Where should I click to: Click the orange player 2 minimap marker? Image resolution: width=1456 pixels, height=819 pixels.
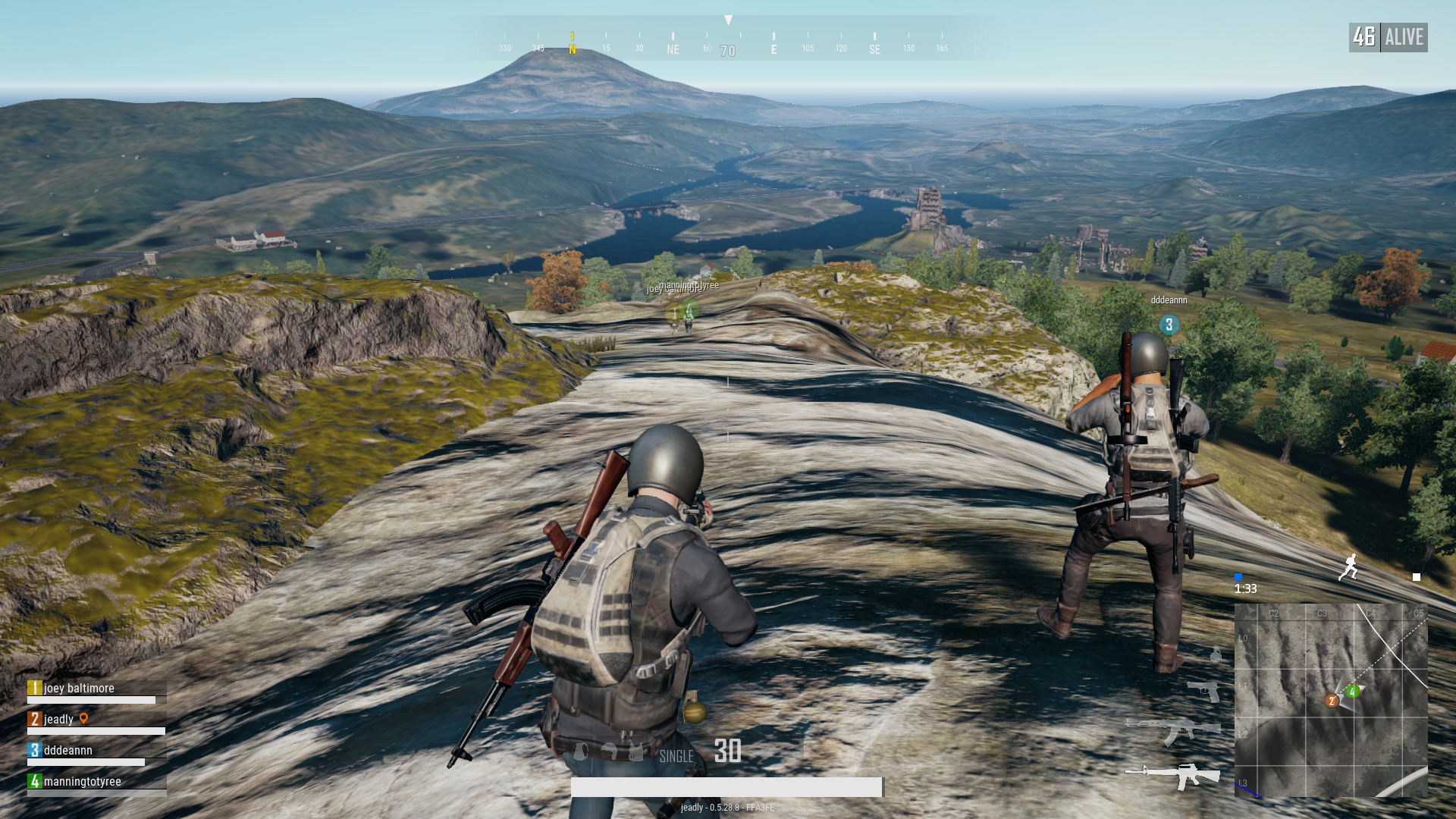[x=1331, y=701]
